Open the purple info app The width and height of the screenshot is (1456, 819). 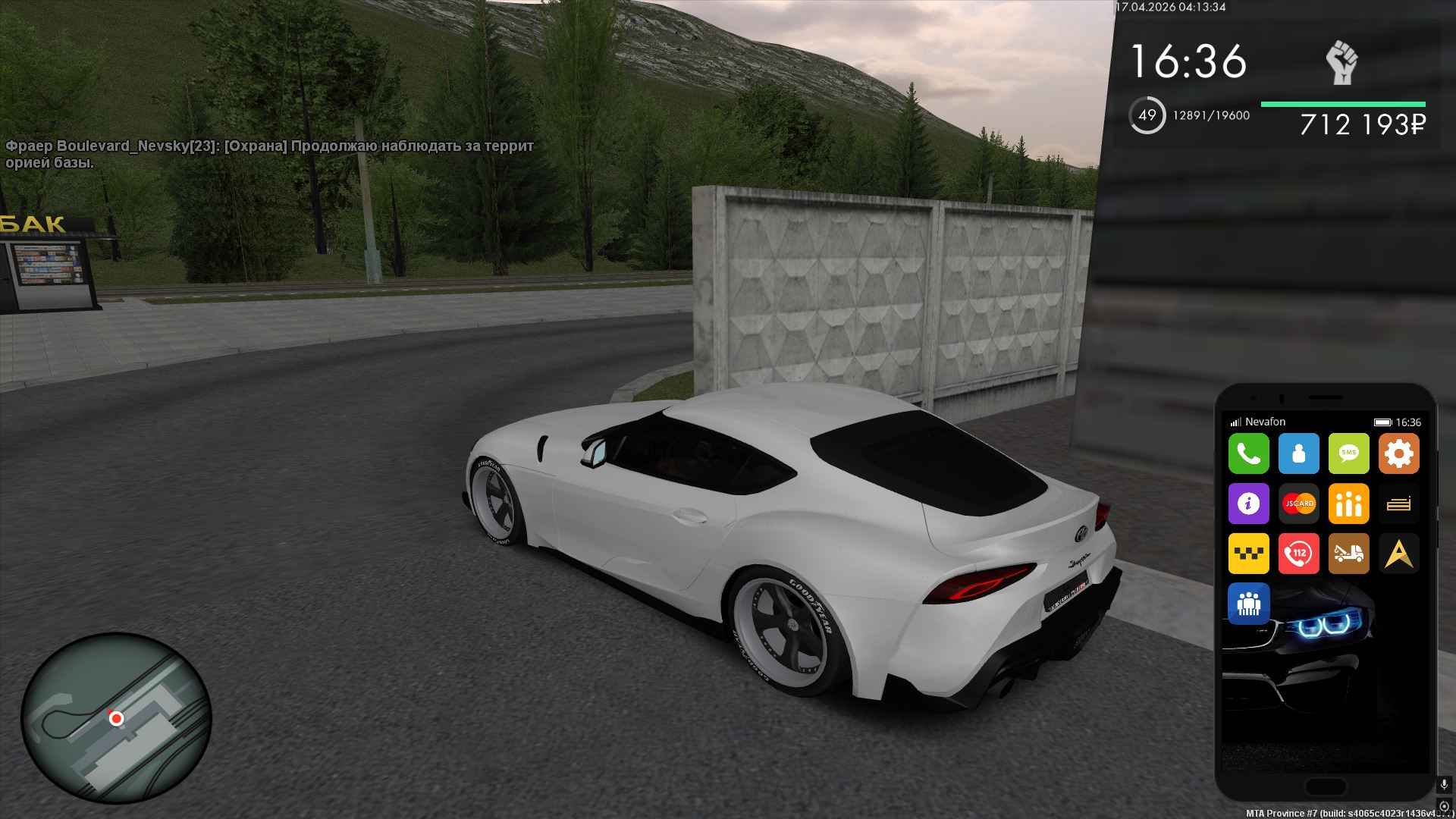[1248, 504]
